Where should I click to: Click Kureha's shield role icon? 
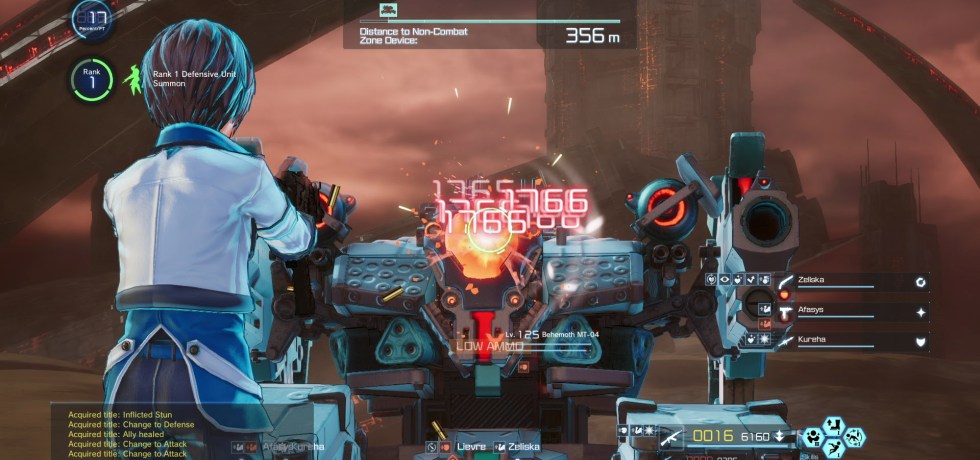(920, 341)
